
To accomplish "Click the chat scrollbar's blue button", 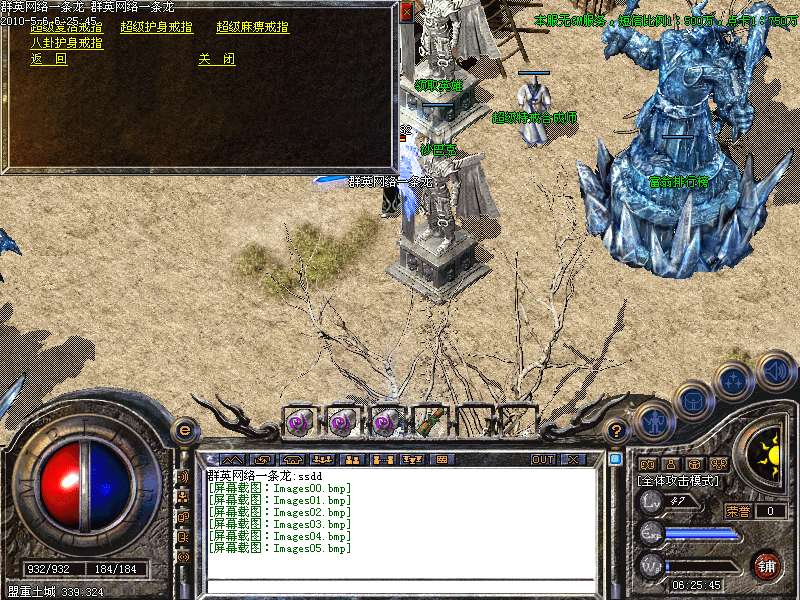I will click(615, 460).
